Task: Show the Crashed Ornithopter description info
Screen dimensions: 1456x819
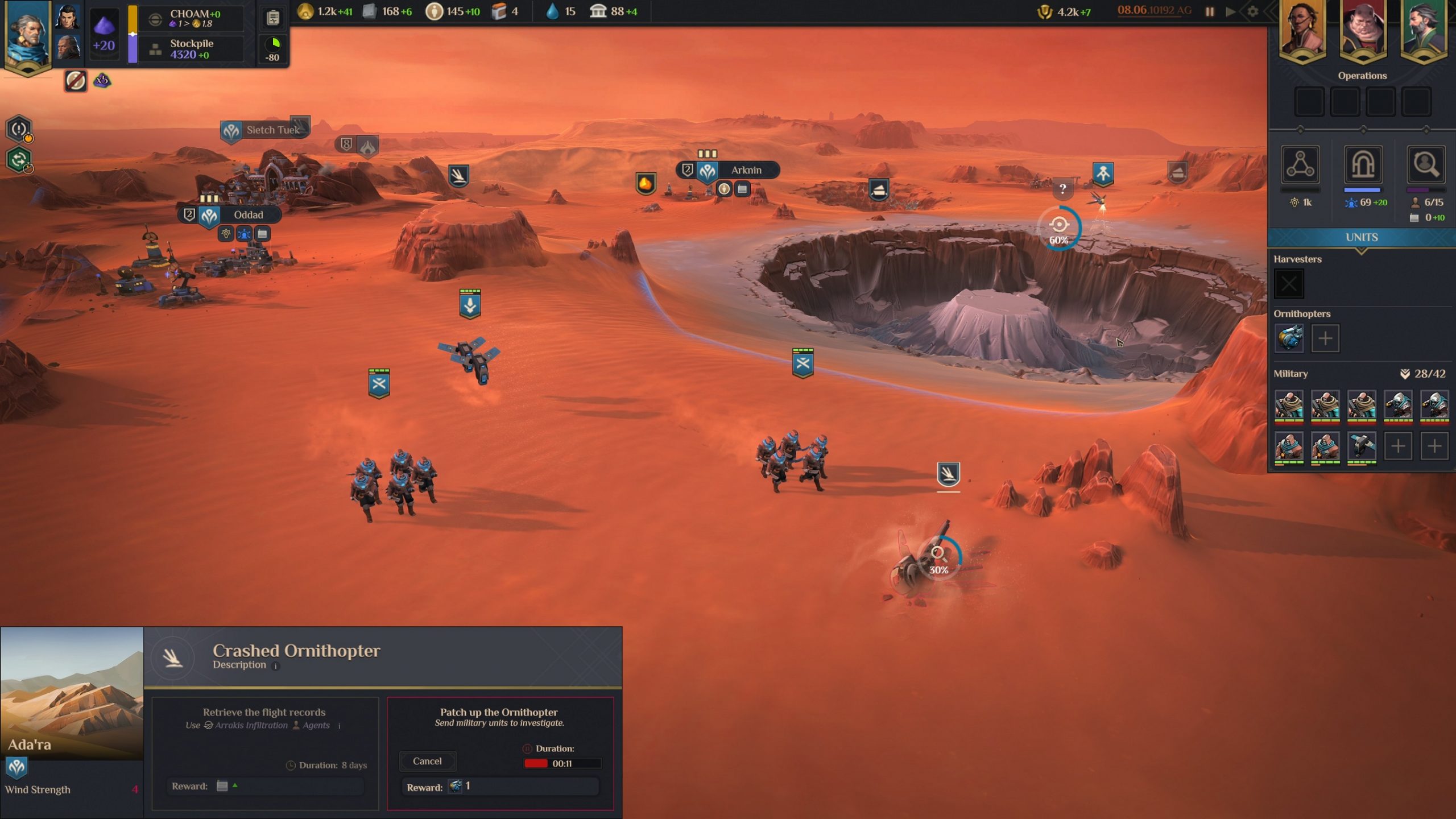Action: point(276,666)
